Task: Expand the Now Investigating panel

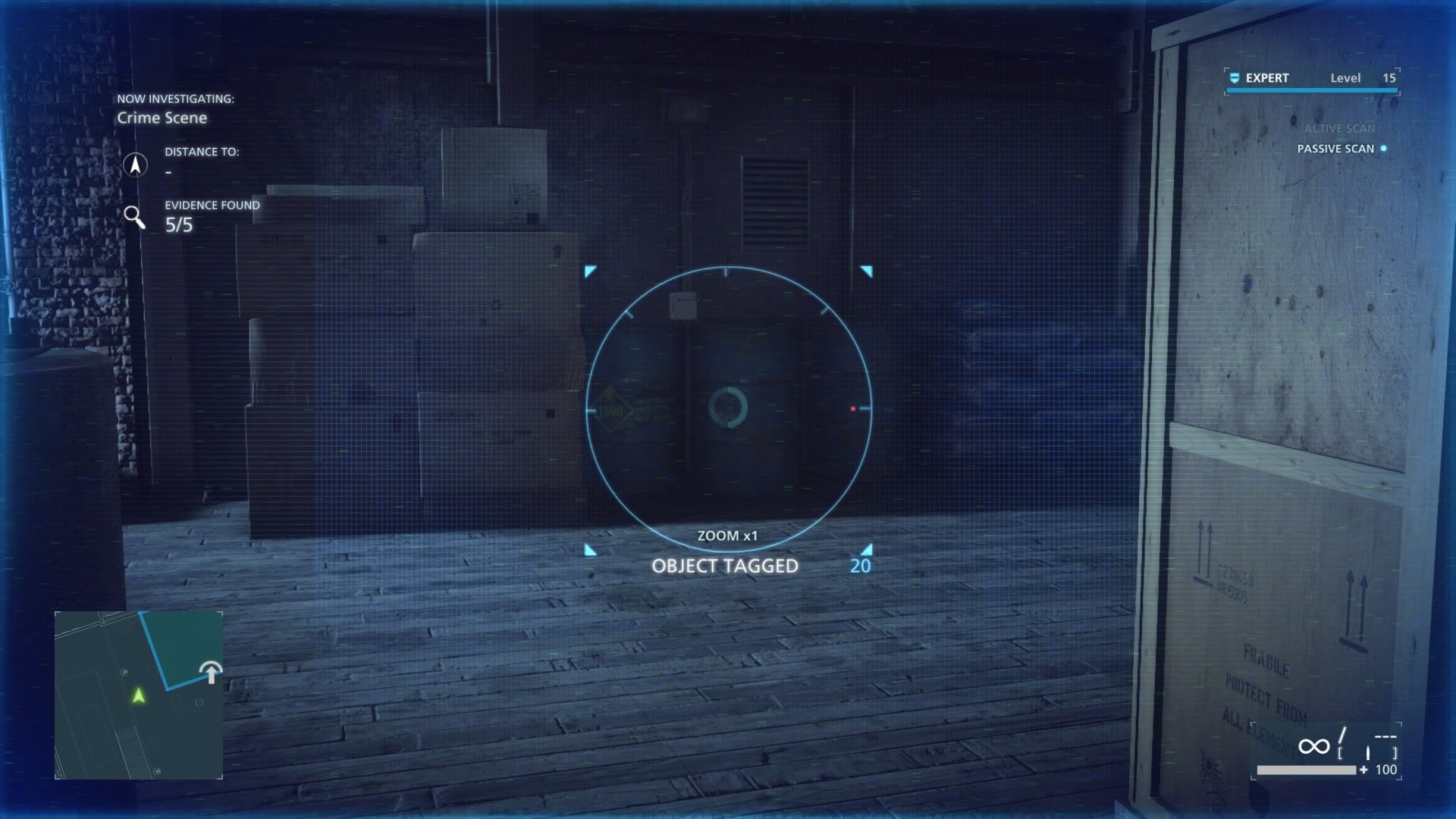Action: click(175, 97)
